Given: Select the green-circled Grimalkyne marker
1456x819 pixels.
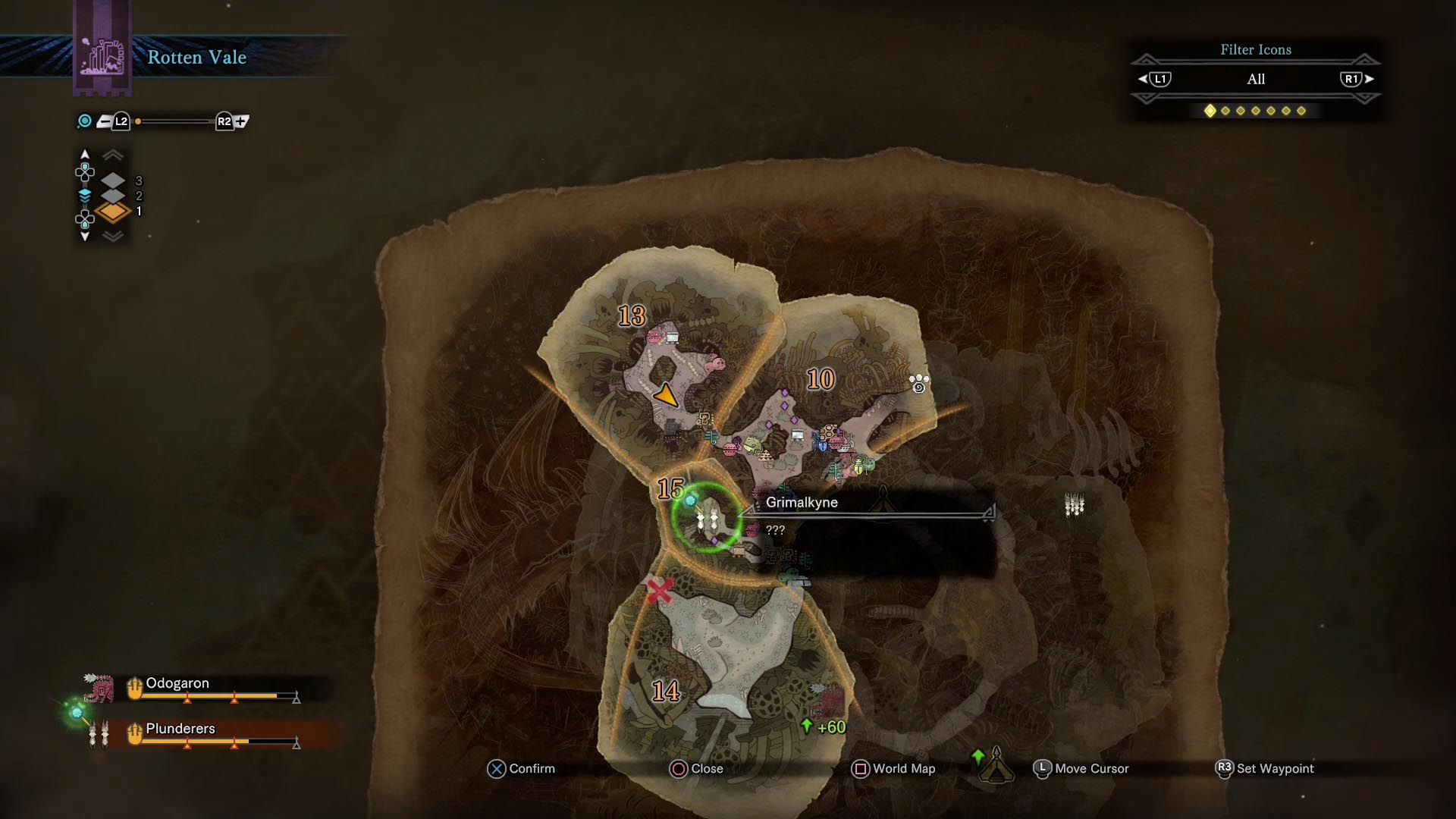Looking at the screenshot, I should click(x=707, y=519).
